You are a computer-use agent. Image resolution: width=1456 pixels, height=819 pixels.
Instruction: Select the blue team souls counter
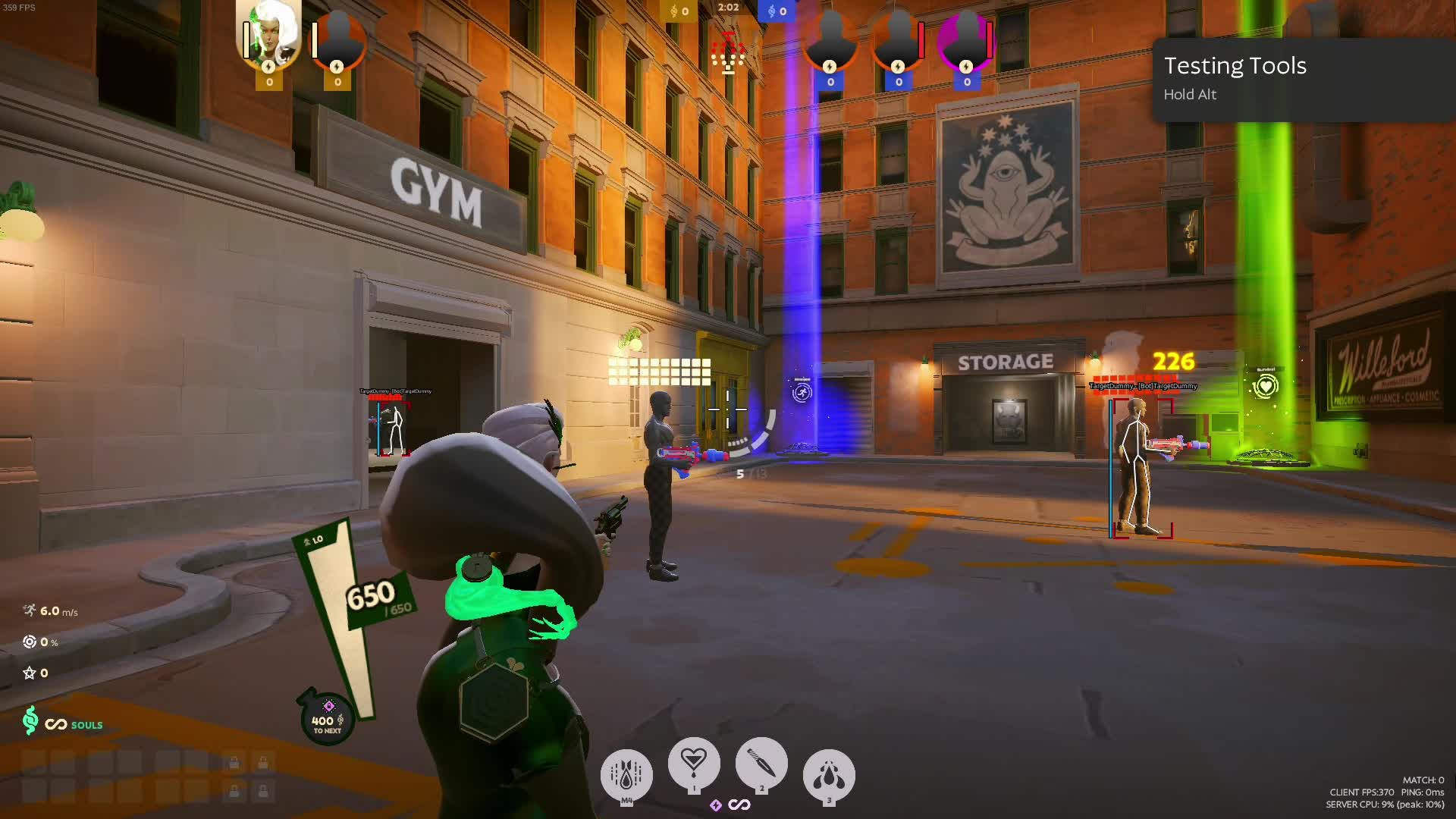[777, 11]
